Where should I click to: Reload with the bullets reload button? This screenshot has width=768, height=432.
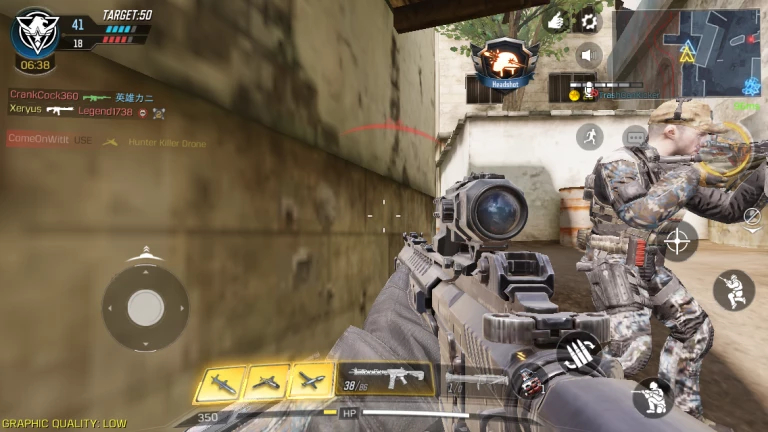click(578, 351)
